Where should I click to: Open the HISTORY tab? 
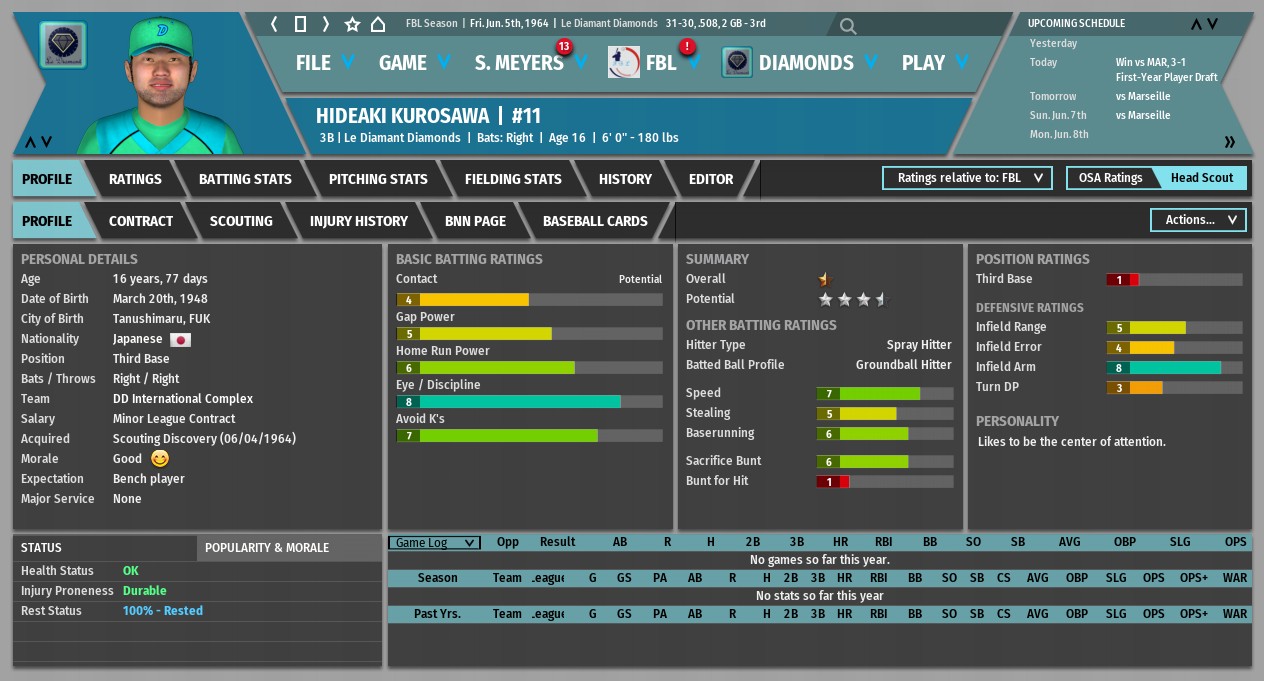[625, 179]
